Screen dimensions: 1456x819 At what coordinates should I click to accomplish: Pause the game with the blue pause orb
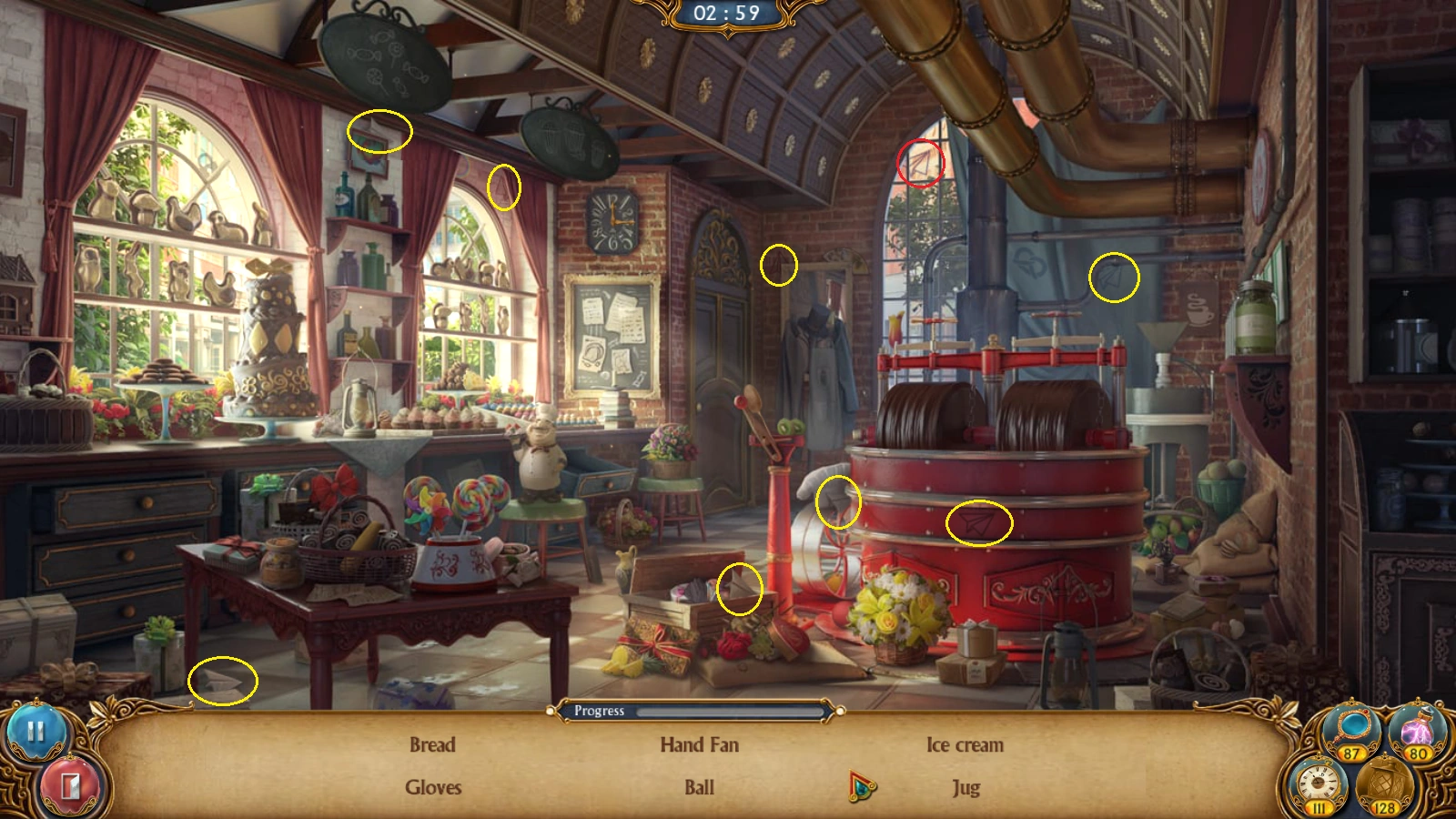35,730
